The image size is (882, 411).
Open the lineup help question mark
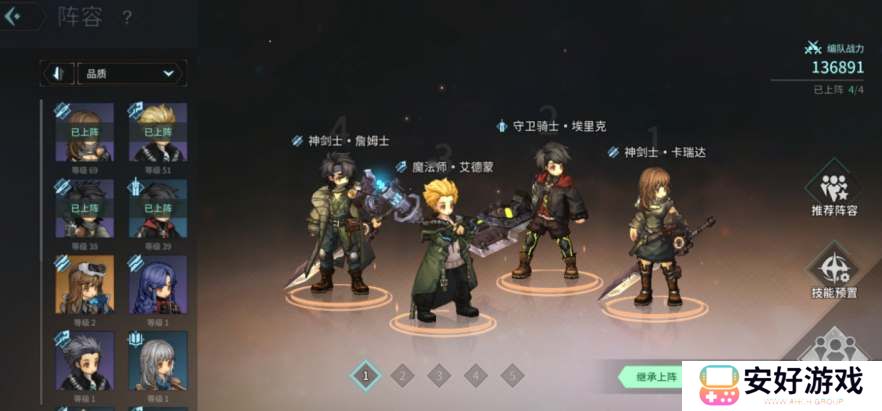coord(127,17)
